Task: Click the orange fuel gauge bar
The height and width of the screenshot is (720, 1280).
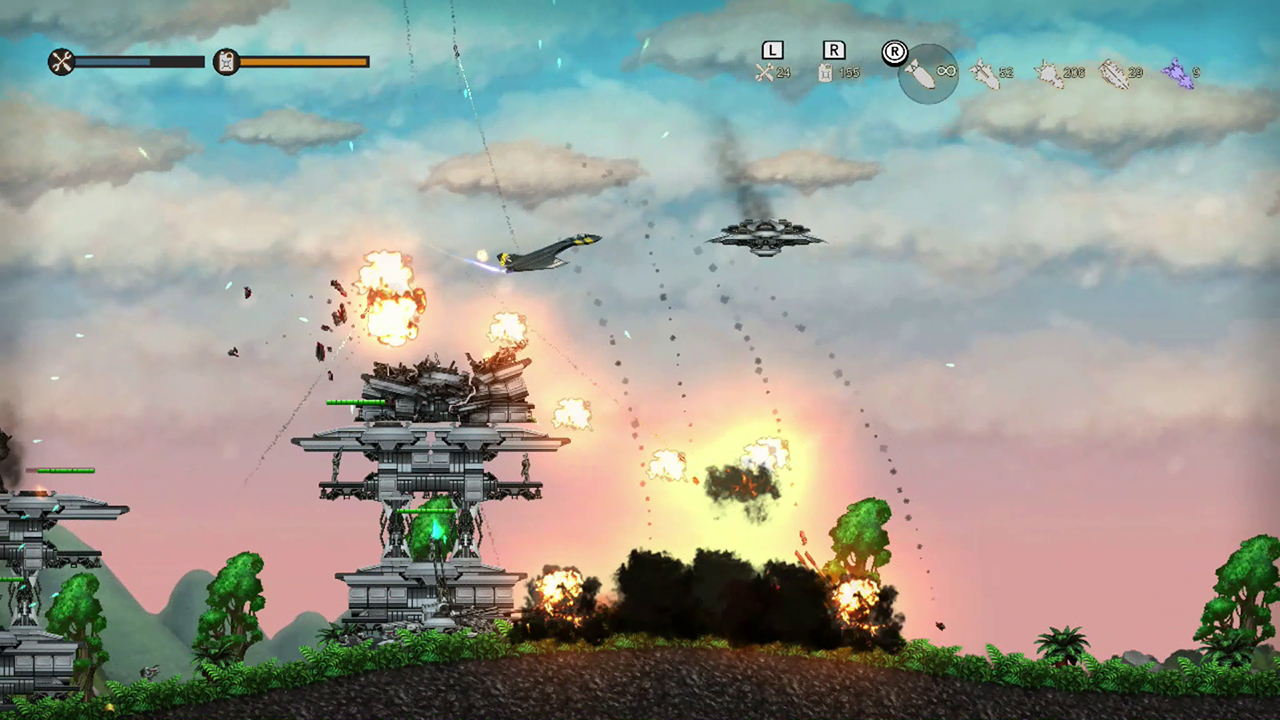Action: (300, 61)
